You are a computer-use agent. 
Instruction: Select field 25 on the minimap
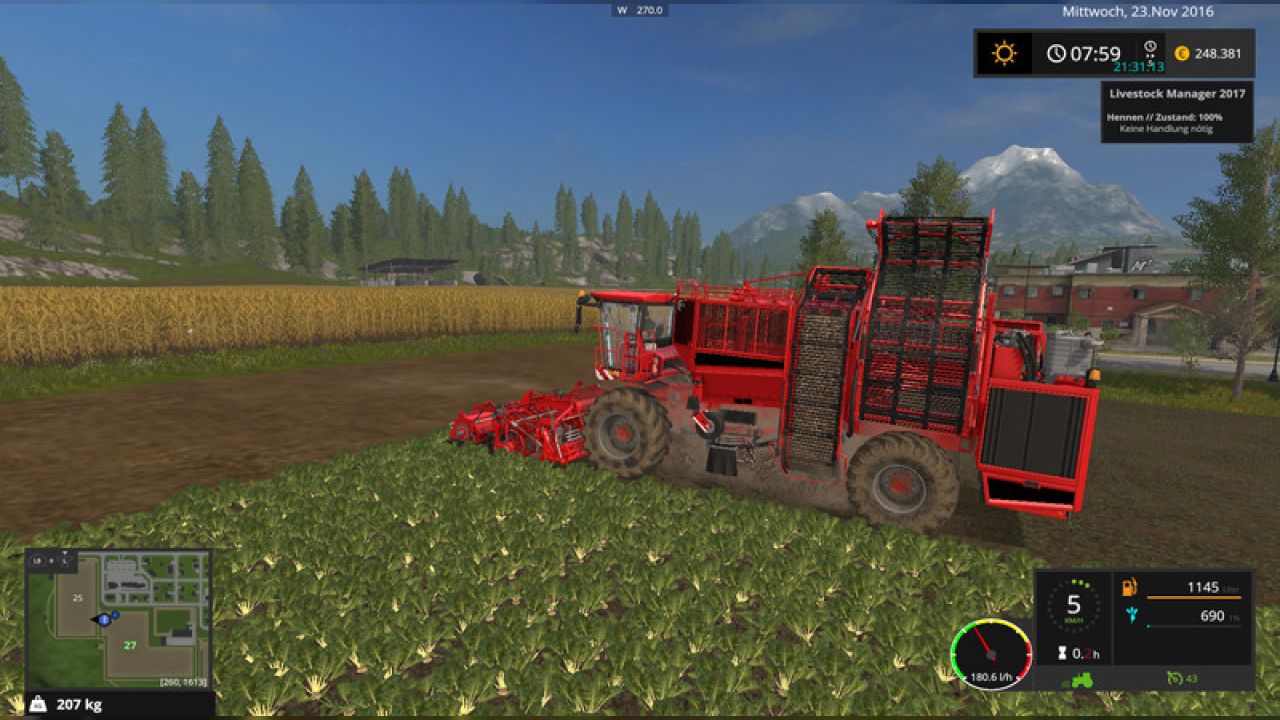77,597
